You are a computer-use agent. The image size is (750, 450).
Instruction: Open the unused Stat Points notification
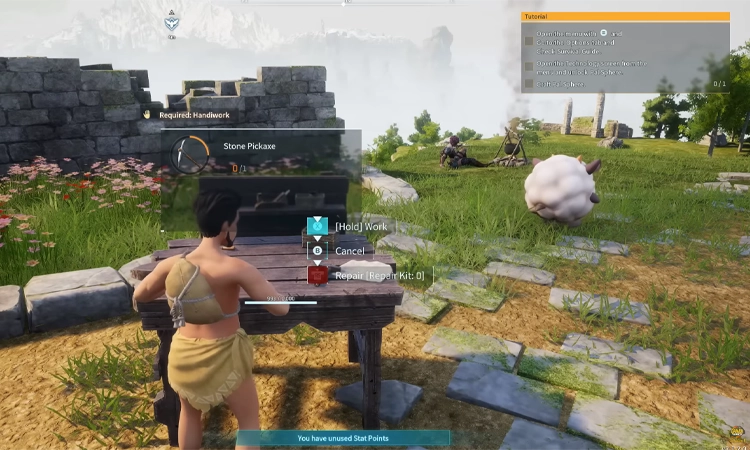coord(343,438)
